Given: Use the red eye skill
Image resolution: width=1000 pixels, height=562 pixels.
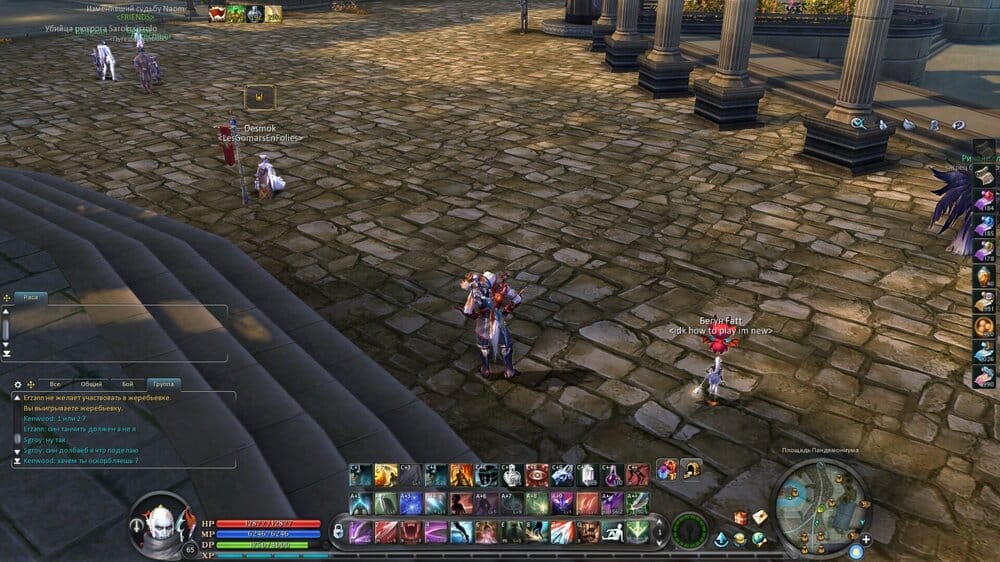Looking at the screenshot, I should pos(536,475).
